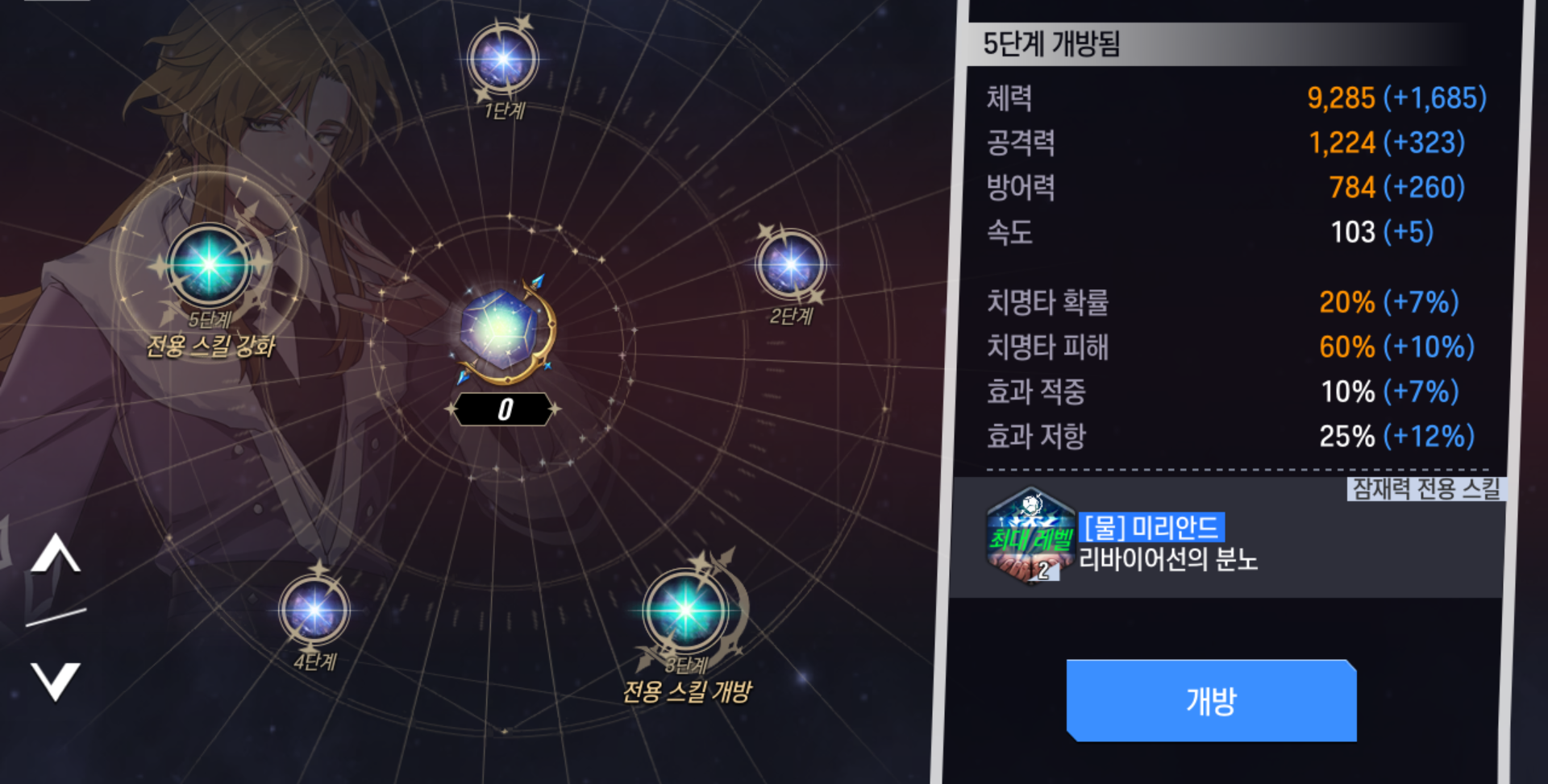Select the 1단계 potential node
The image size is (1548, 784).
pos(503,59)
